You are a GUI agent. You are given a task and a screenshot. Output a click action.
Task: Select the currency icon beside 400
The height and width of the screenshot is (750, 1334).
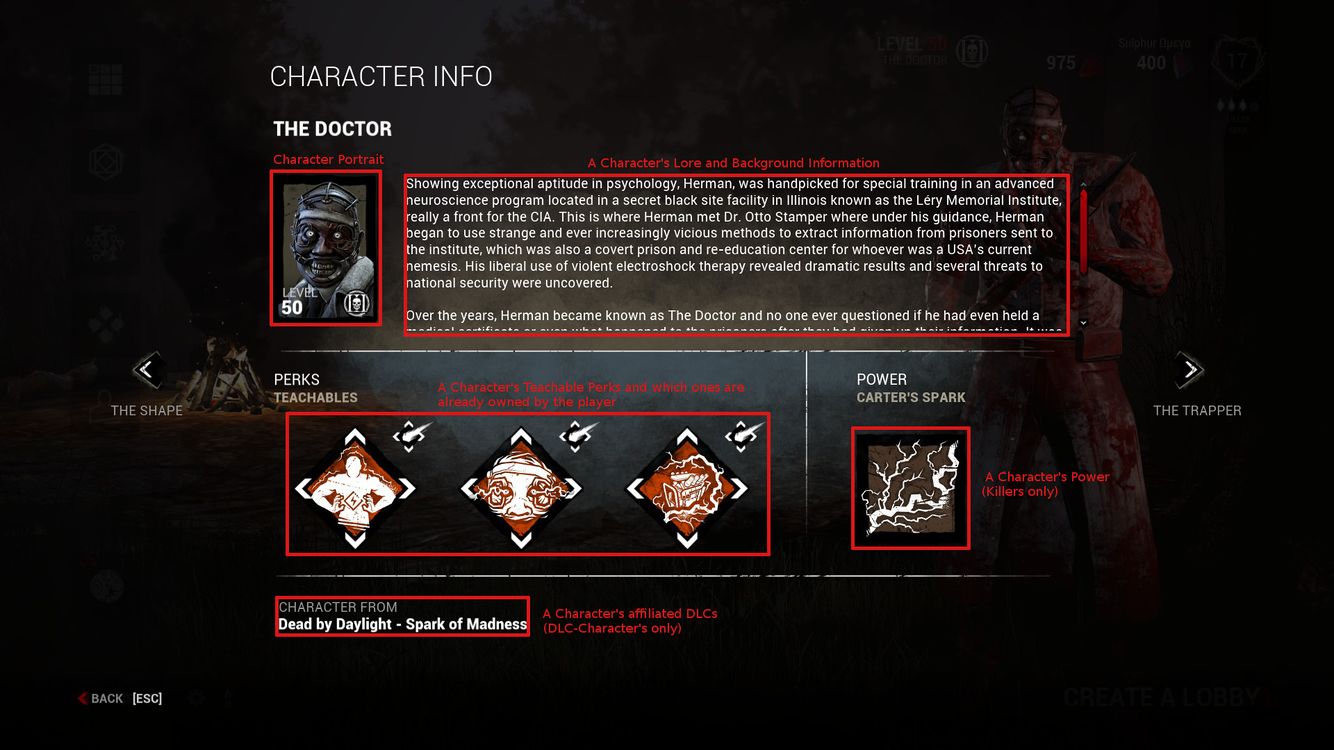coord(1181,62)
